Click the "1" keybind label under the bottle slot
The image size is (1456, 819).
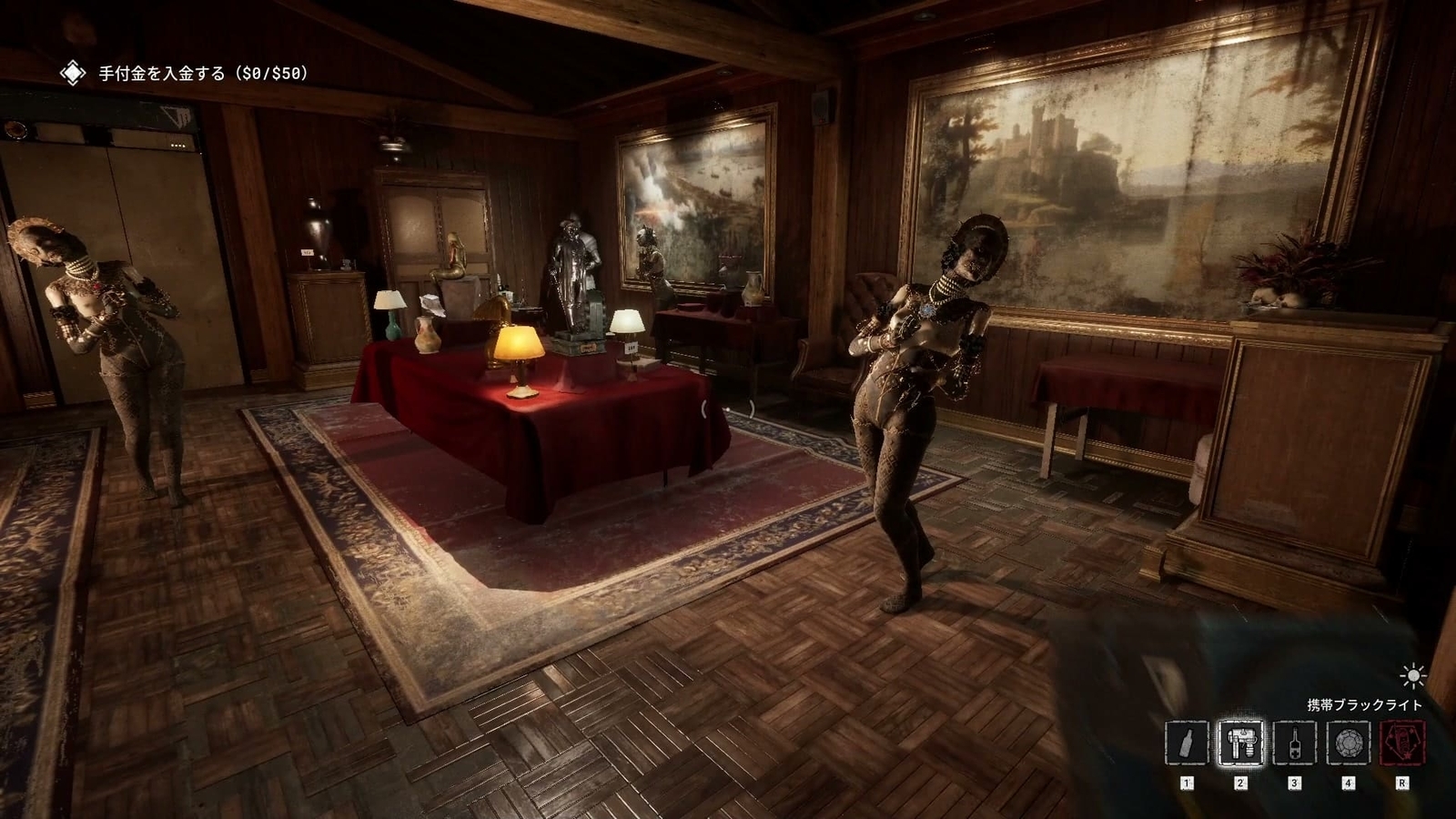[1186, 781]
